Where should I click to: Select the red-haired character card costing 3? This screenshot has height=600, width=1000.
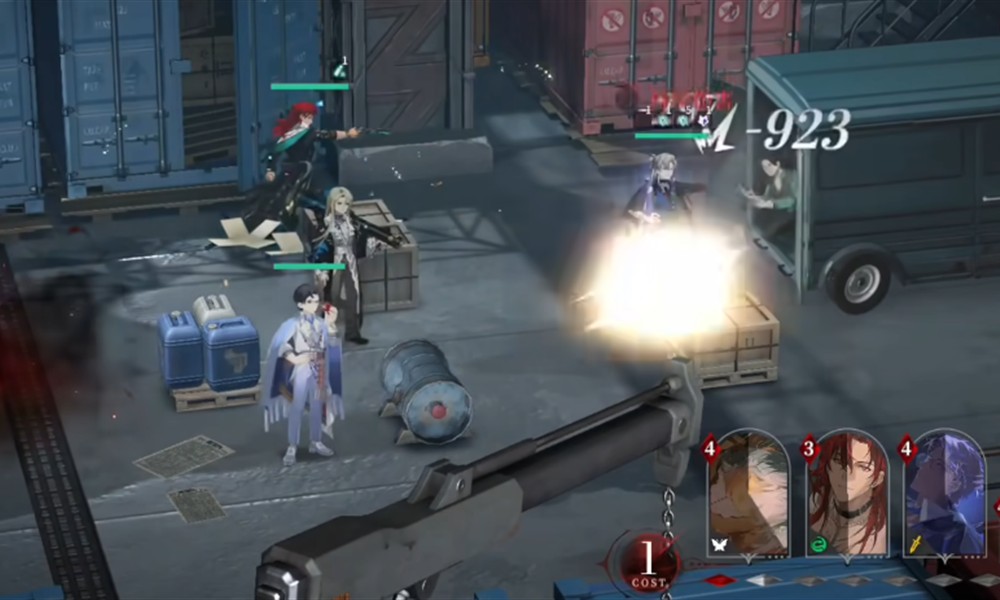(x=848, y=495)
